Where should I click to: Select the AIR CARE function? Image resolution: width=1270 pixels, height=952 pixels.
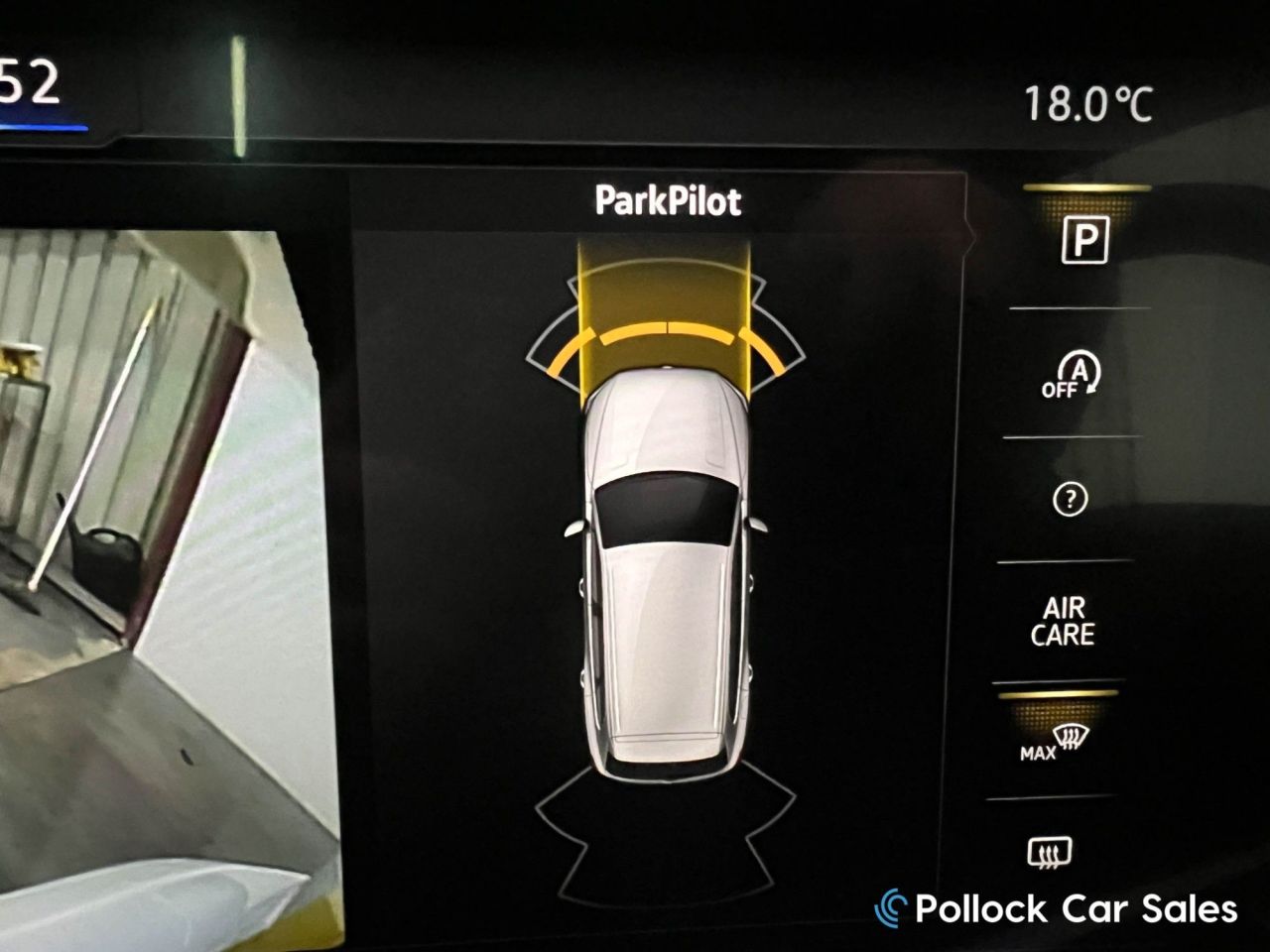point(1066,618)
